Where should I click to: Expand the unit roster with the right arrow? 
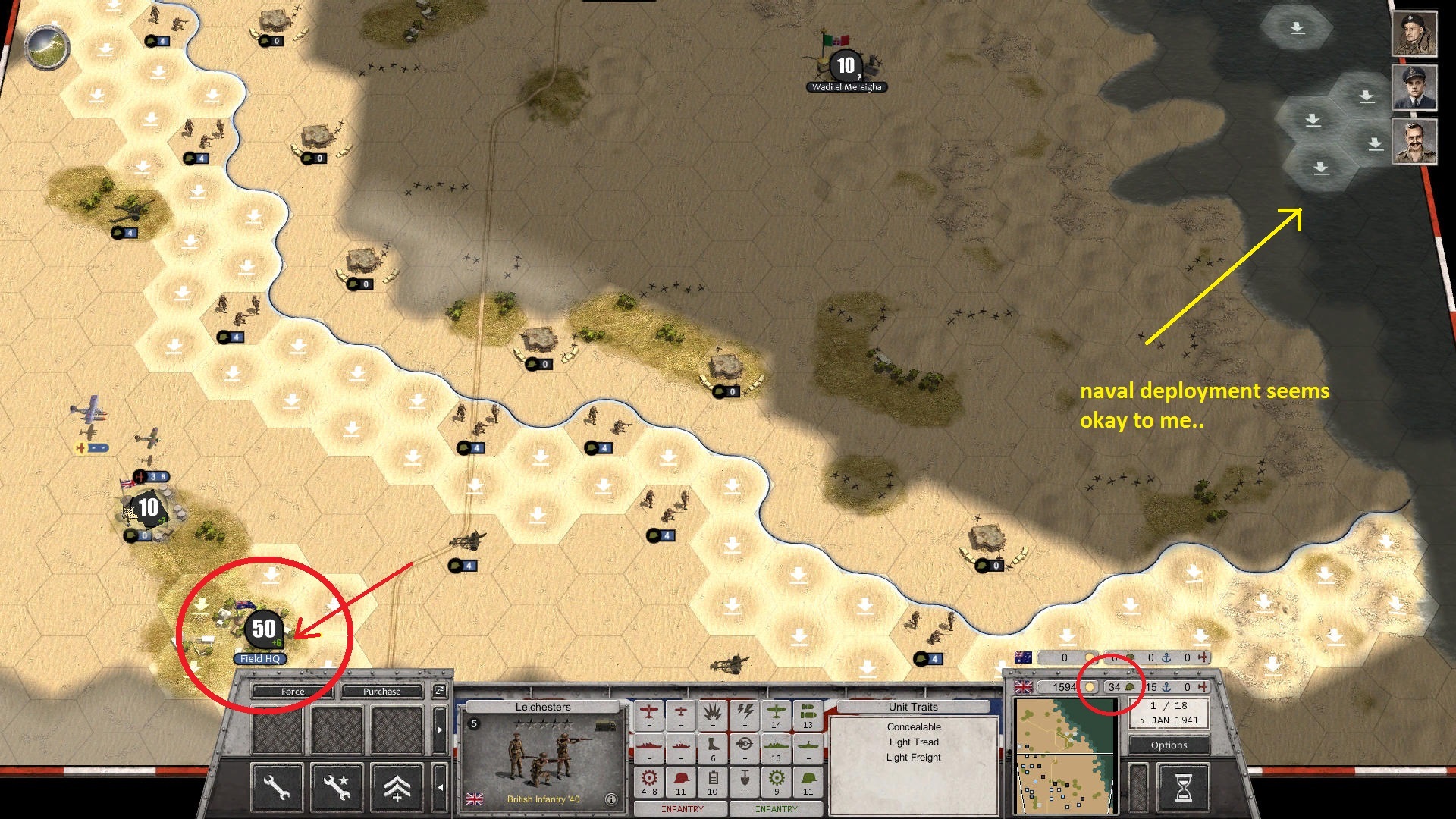coord(440,730)
